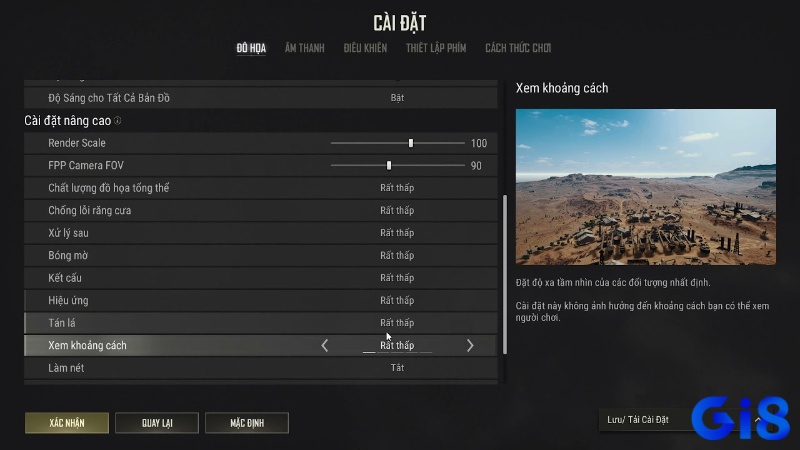Choose the Chống lỗi răng cưa setting row
This screenshot has width=800, height=450.
(x=260, y=210)
